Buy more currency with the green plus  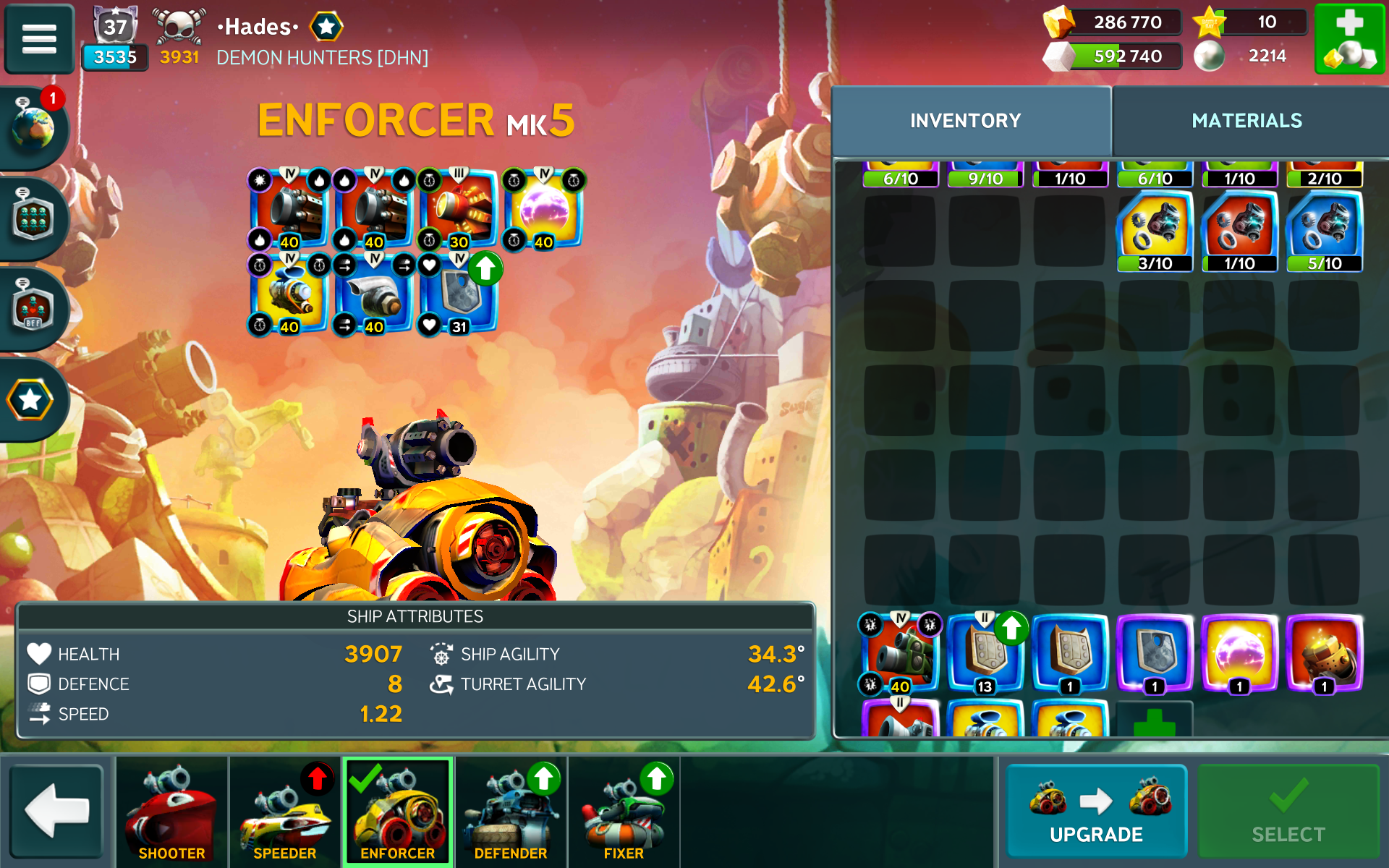coord(1348,39)
